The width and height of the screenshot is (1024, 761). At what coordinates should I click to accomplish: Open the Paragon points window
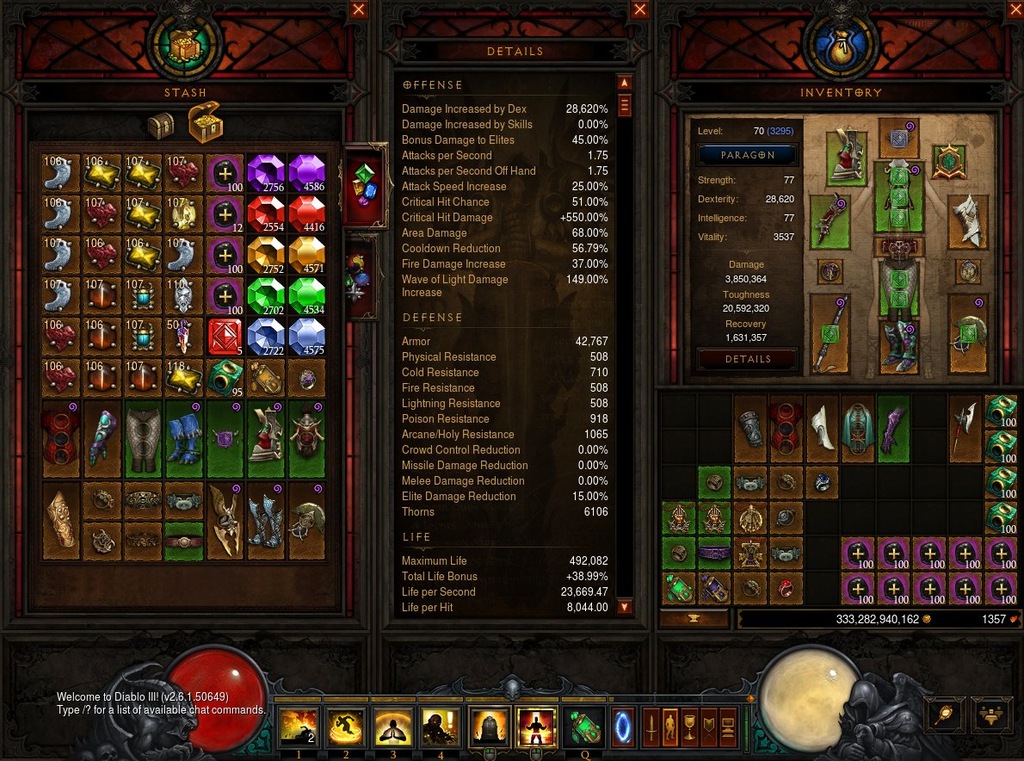[x=748, y=155]
